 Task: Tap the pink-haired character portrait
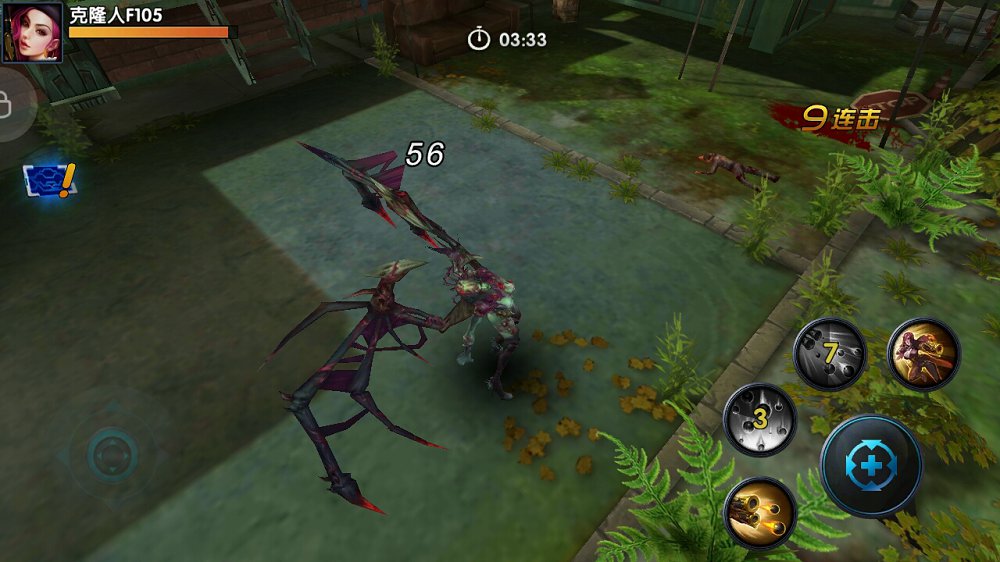pyautogui.click(x=32, y=32)
